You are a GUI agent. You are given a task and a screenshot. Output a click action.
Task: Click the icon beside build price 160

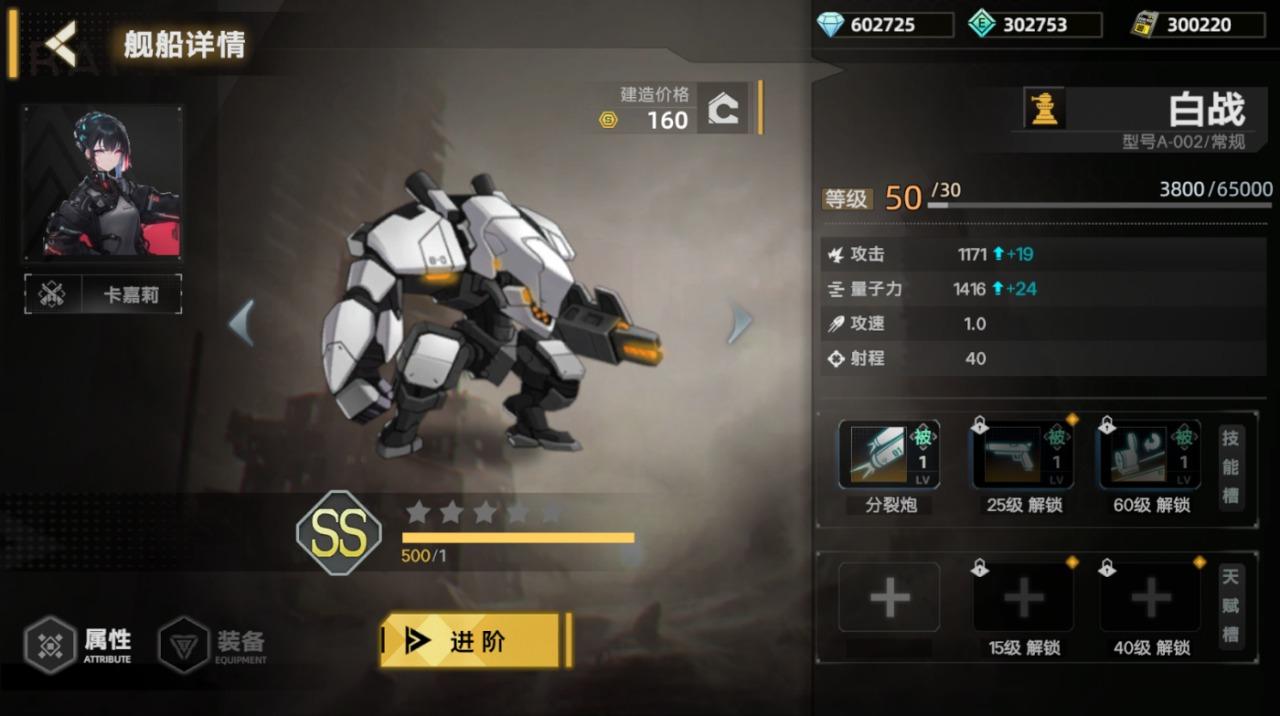[723, 108]
